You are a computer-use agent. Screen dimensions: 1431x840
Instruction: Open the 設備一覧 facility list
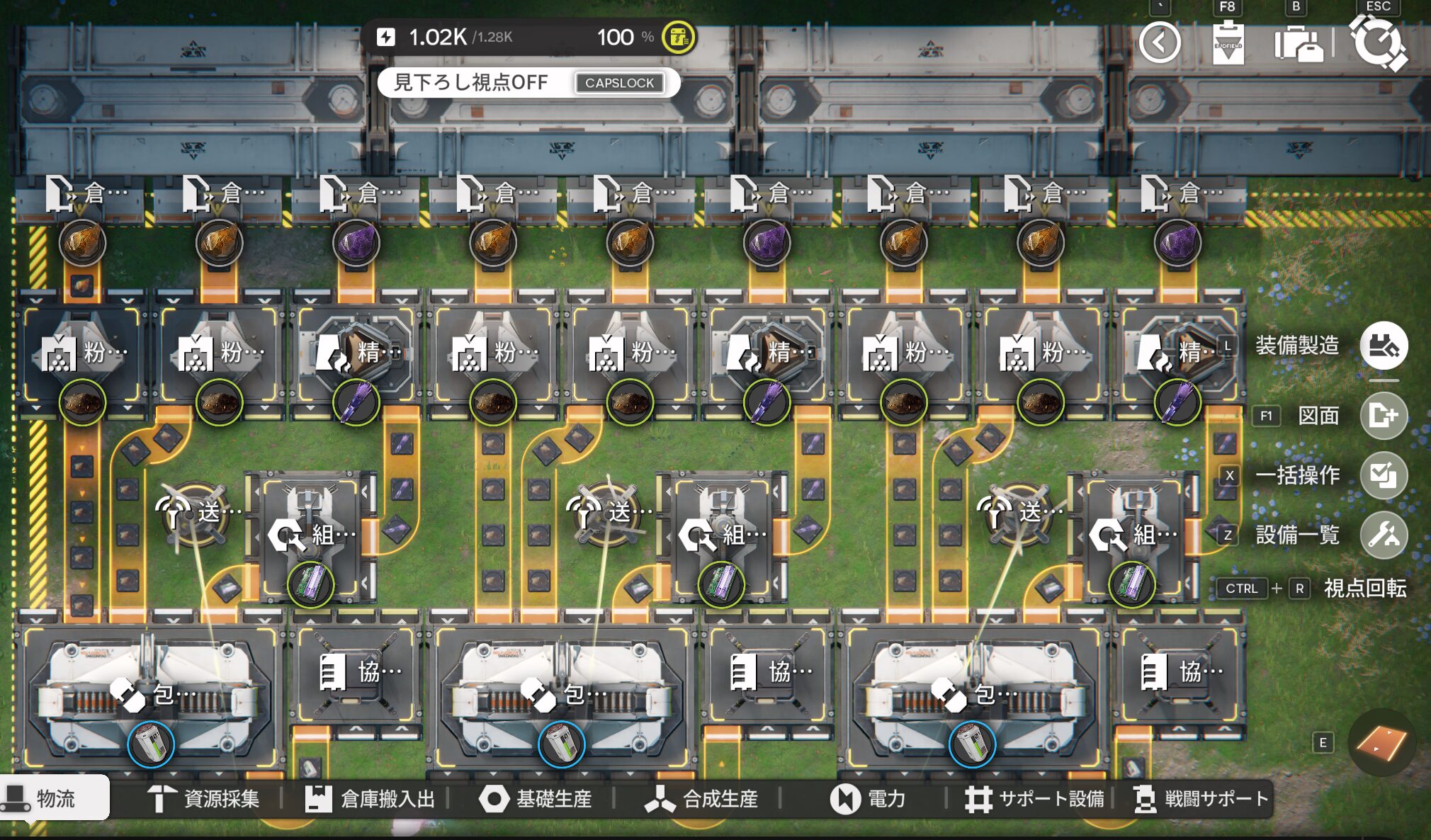coord(1383,535)
